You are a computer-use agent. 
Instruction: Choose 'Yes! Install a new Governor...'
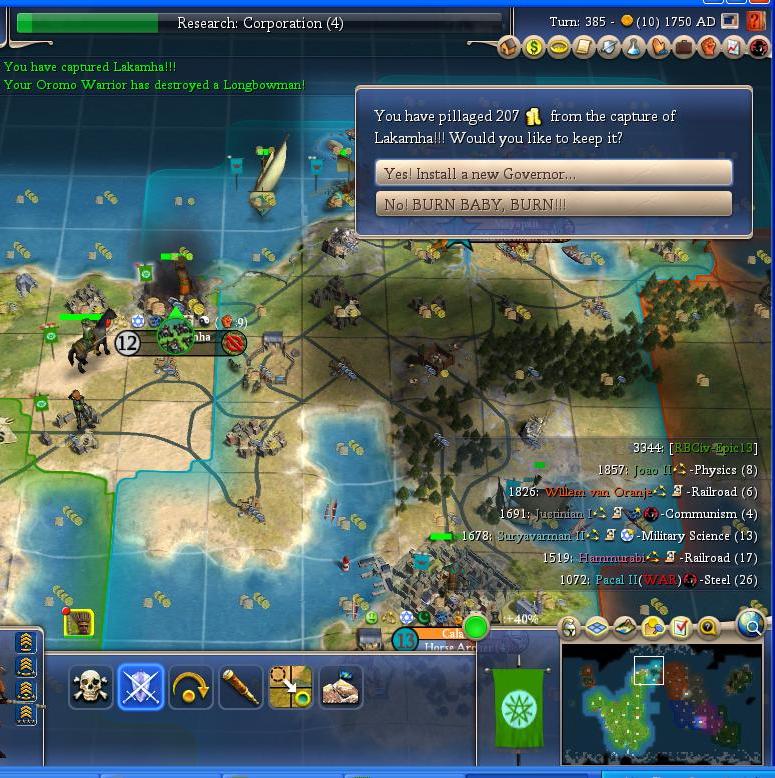pos(553,173)
